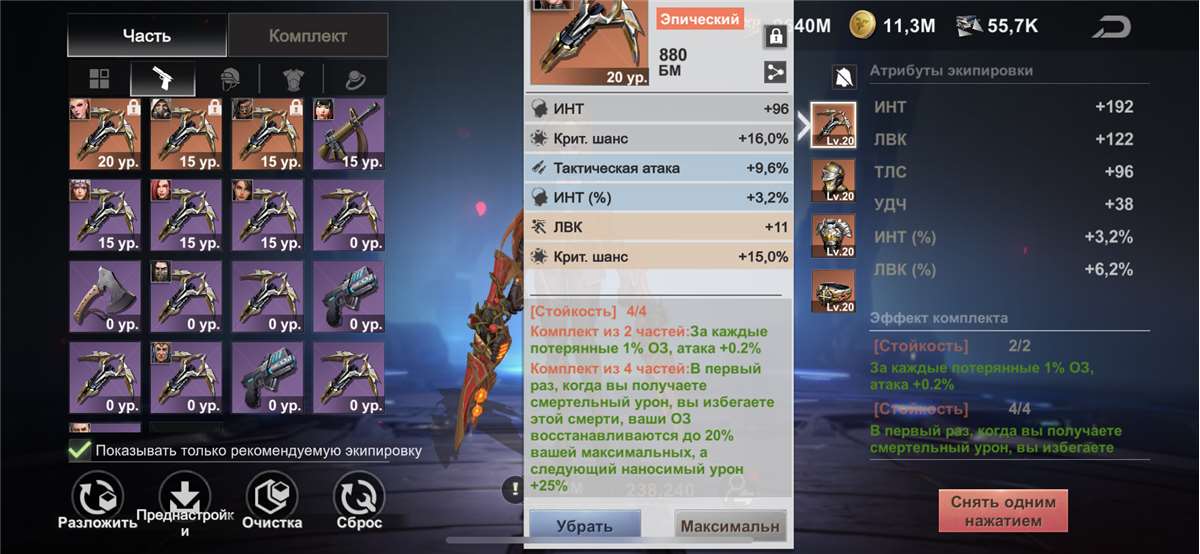Click the Сброс reset button
1200x554 pixels.
click(358, 496)
